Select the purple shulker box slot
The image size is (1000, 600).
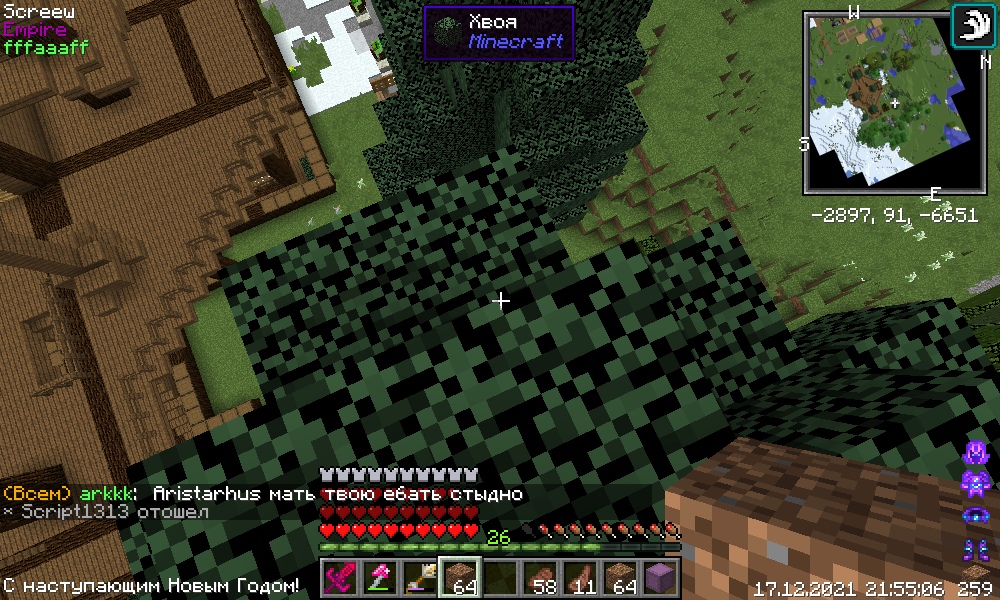(660, 578)
